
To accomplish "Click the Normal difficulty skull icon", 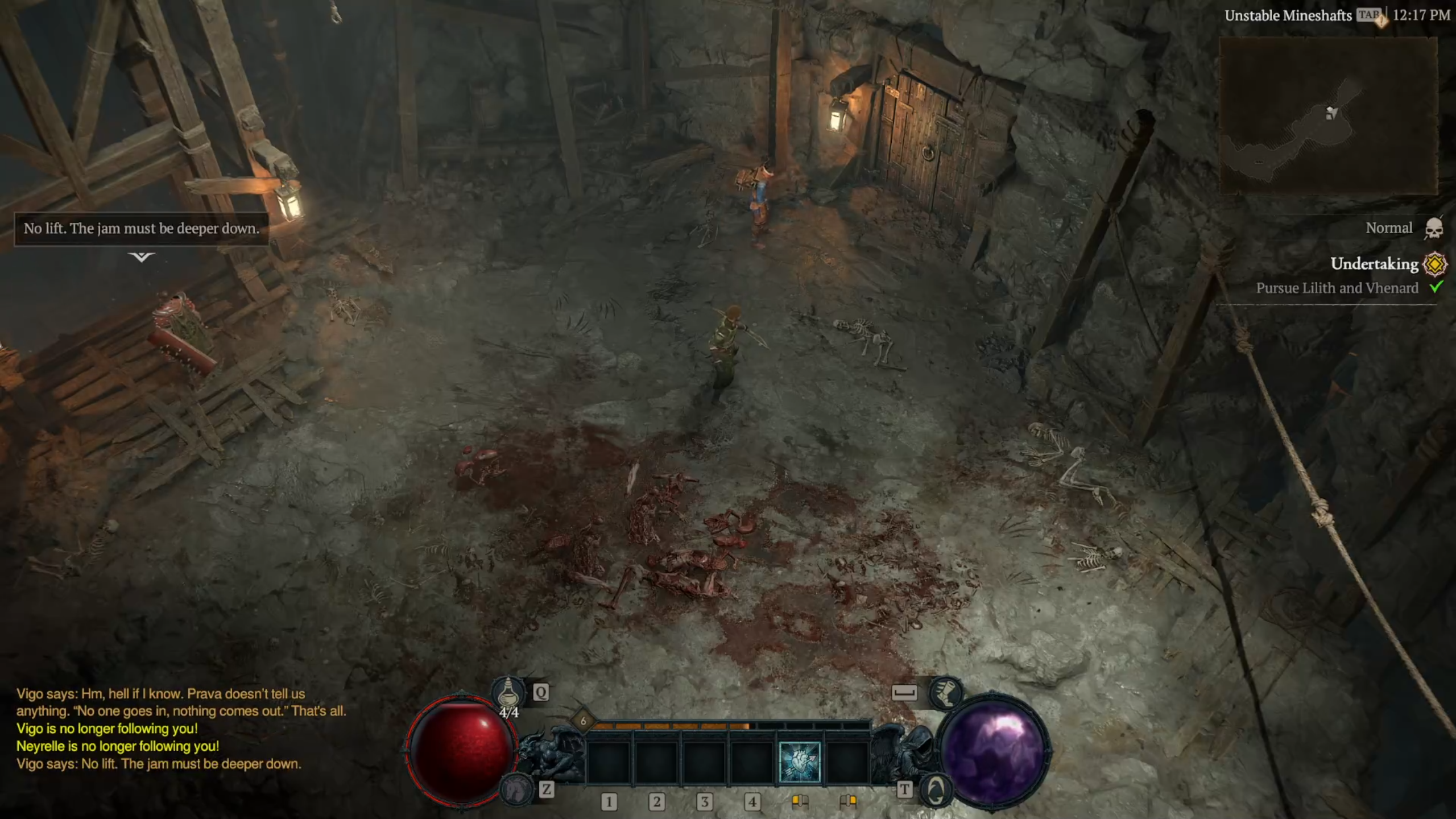I will pos(1433,229).
